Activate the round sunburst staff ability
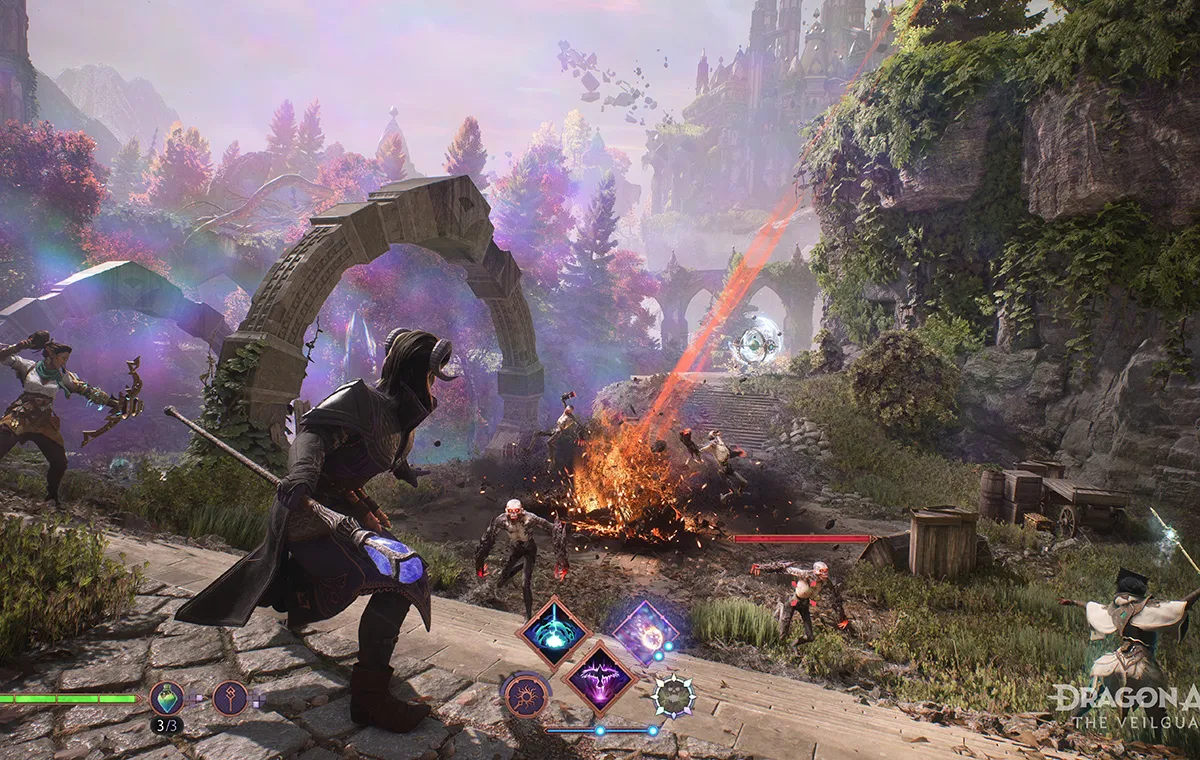The image size is (1200, 760). click(525, 696)
